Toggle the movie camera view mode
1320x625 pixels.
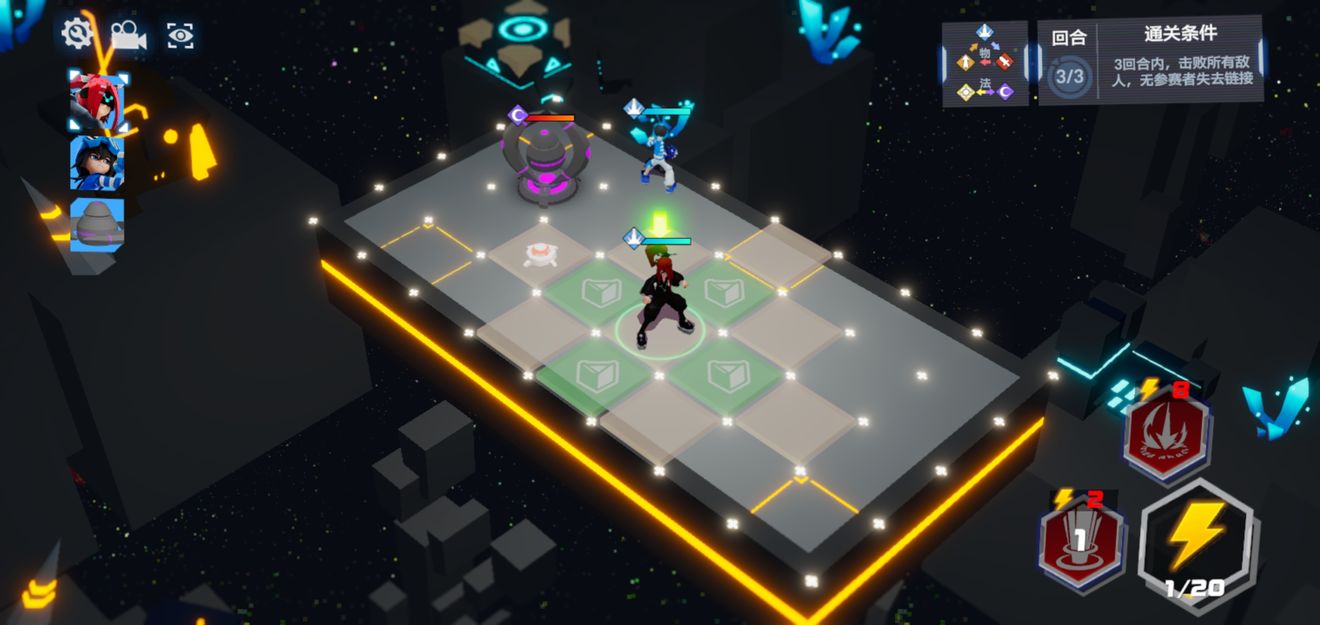tap(128, 35)
